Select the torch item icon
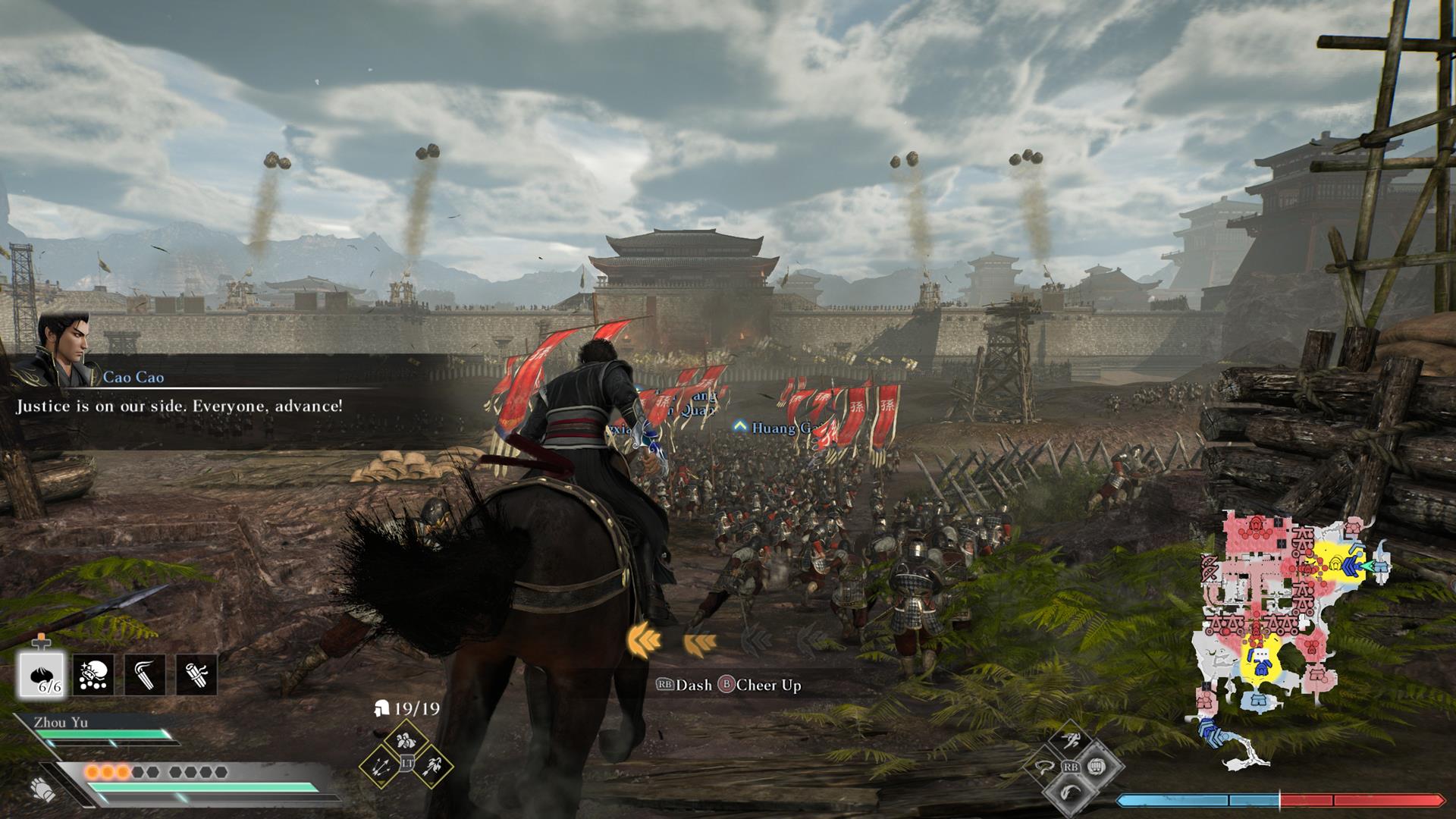The height and width of the screenshot is (819, 1456). click(146, 675)
